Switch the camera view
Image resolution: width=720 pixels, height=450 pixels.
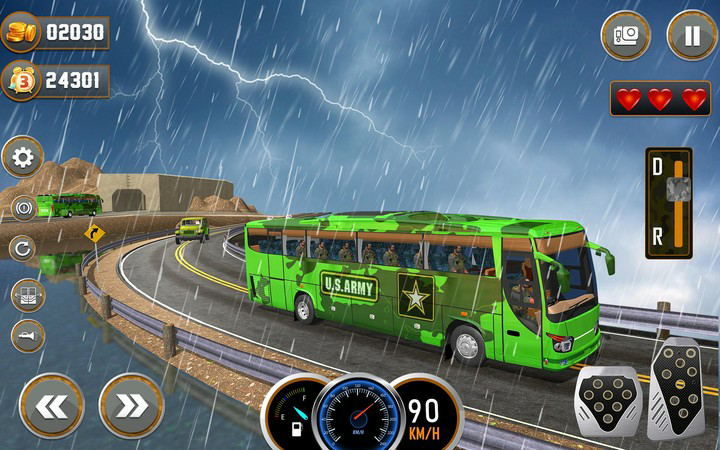[x=626, y=35]
